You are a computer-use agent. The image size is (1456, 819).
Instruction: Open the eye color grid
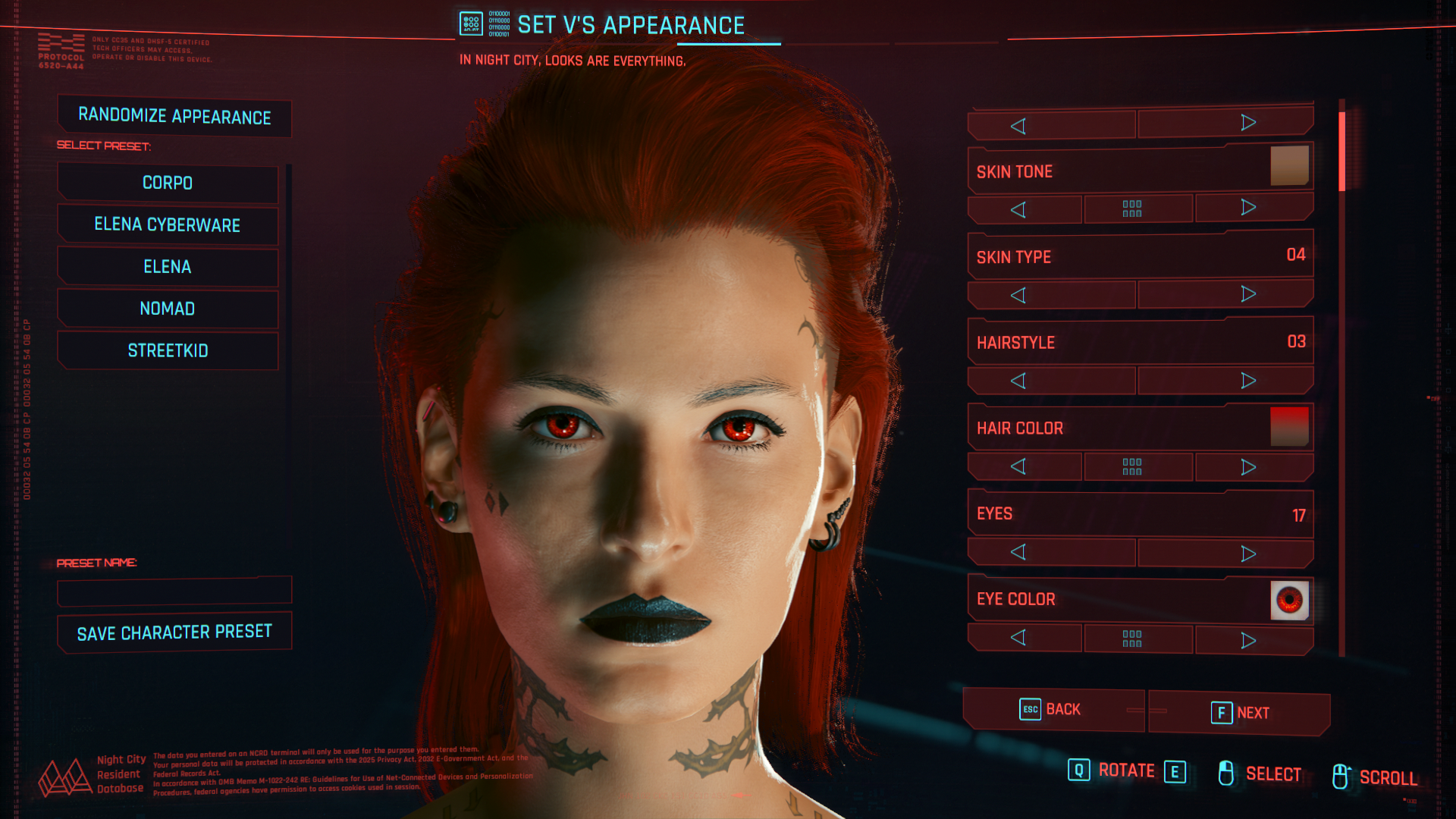coord(1131,639)
